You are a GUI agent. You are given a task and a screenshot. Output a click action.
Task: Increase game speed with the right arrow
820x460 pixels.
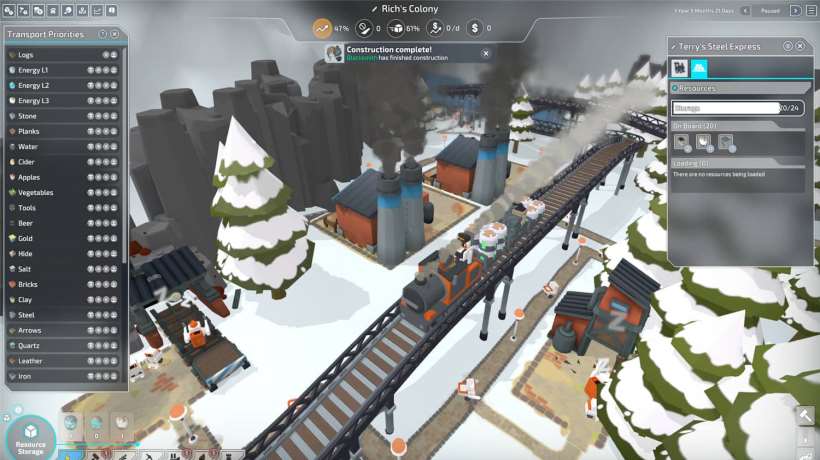coord(796,10)
